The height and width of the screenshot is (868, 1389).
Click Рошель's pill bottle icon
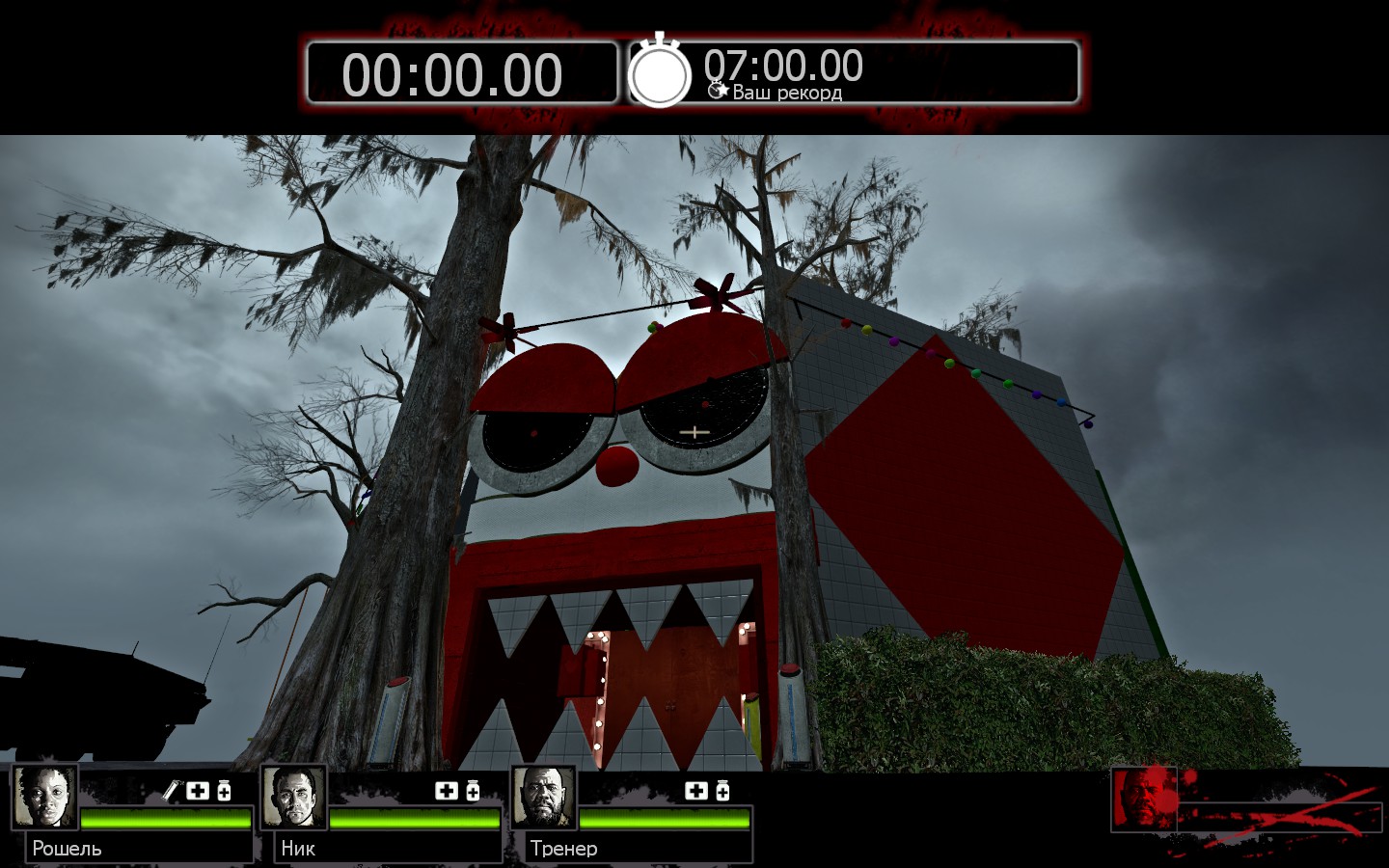pyautogui.click(x=224, y=791)
